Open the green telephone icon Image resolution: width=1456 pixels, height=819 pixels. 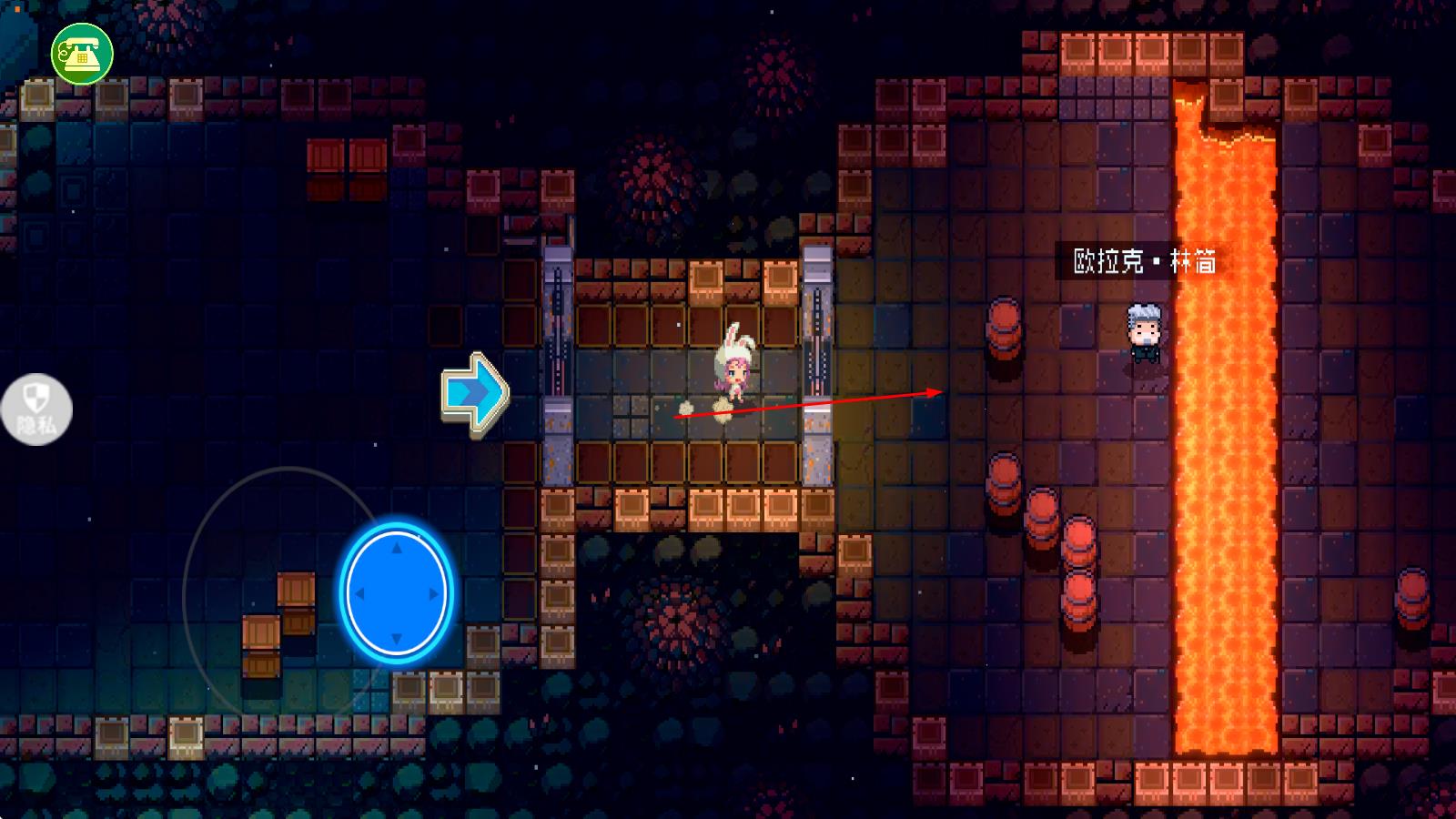(82, 54)
